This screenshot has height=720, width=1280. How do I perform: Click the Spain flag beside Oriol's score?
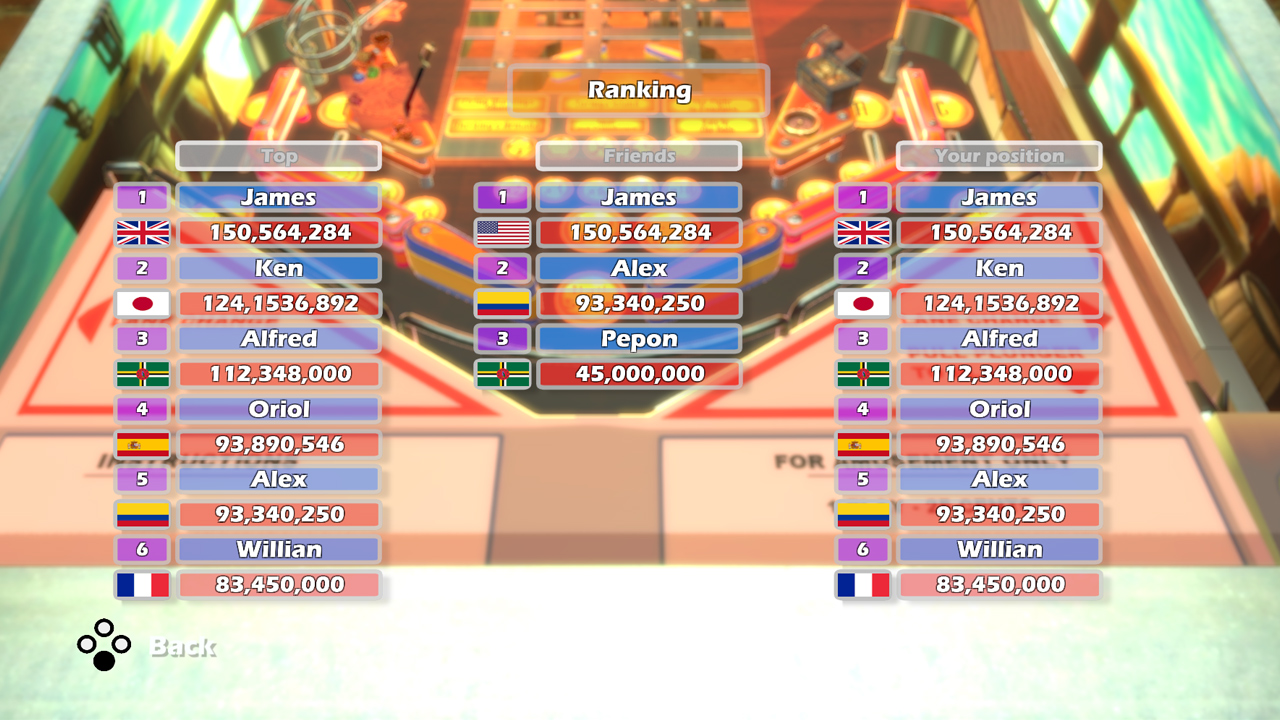coord(142,444)
